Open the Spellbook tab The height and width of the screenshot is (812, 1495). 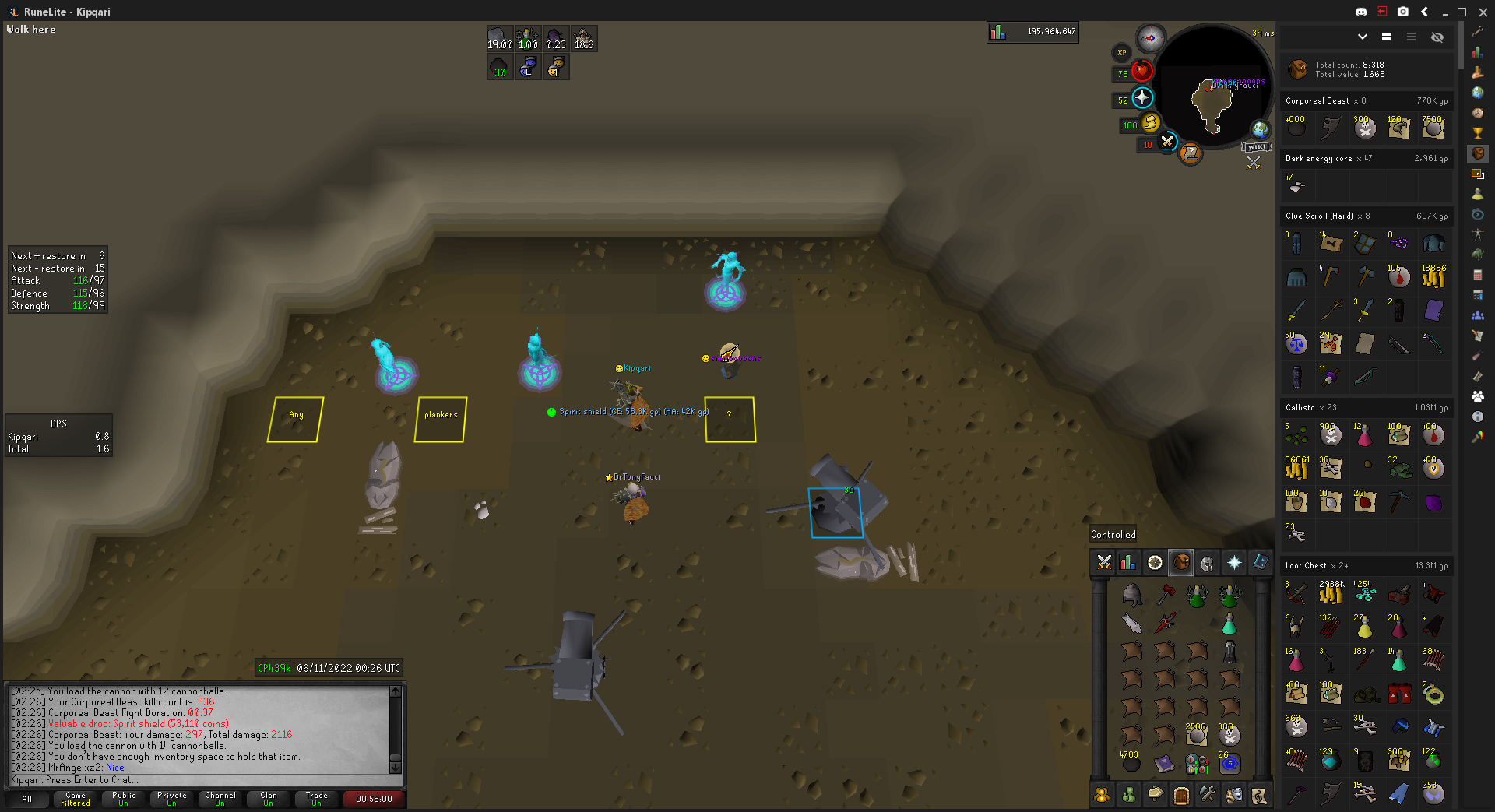coord(1260,562)
